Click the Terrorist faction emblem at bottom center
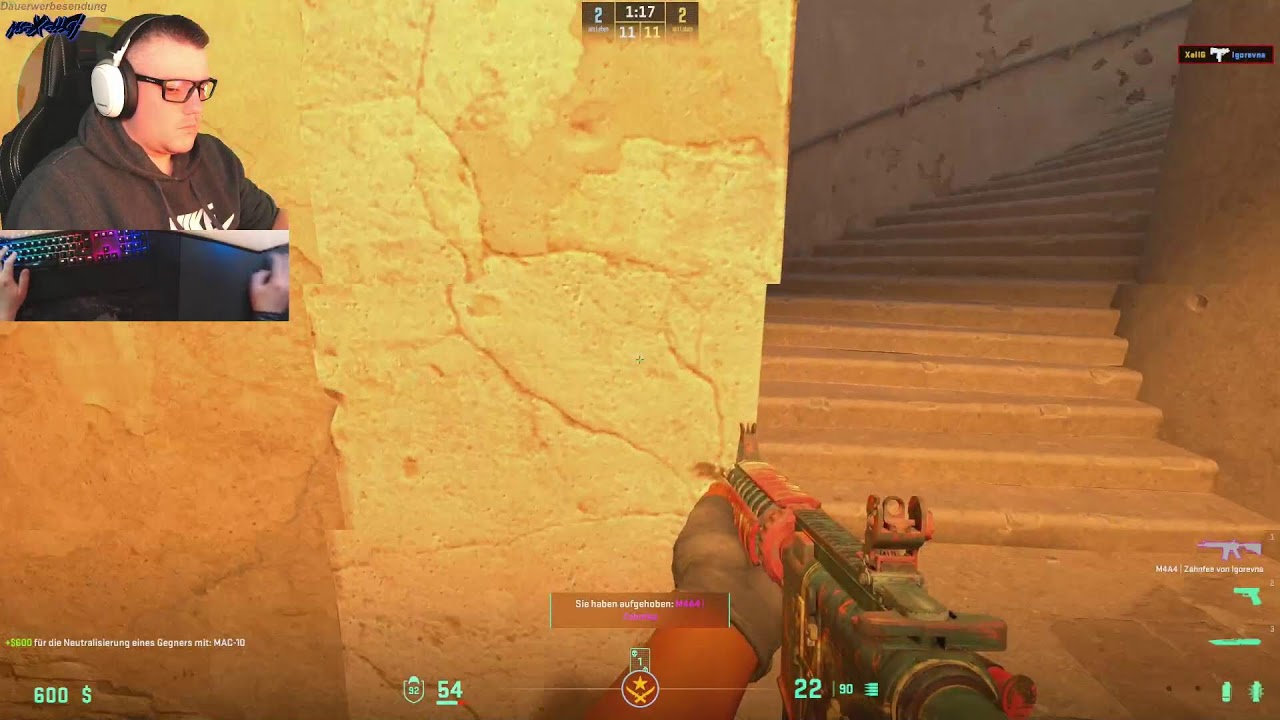The height and width of the screenshot is (720, 1280). click(640, 690)
